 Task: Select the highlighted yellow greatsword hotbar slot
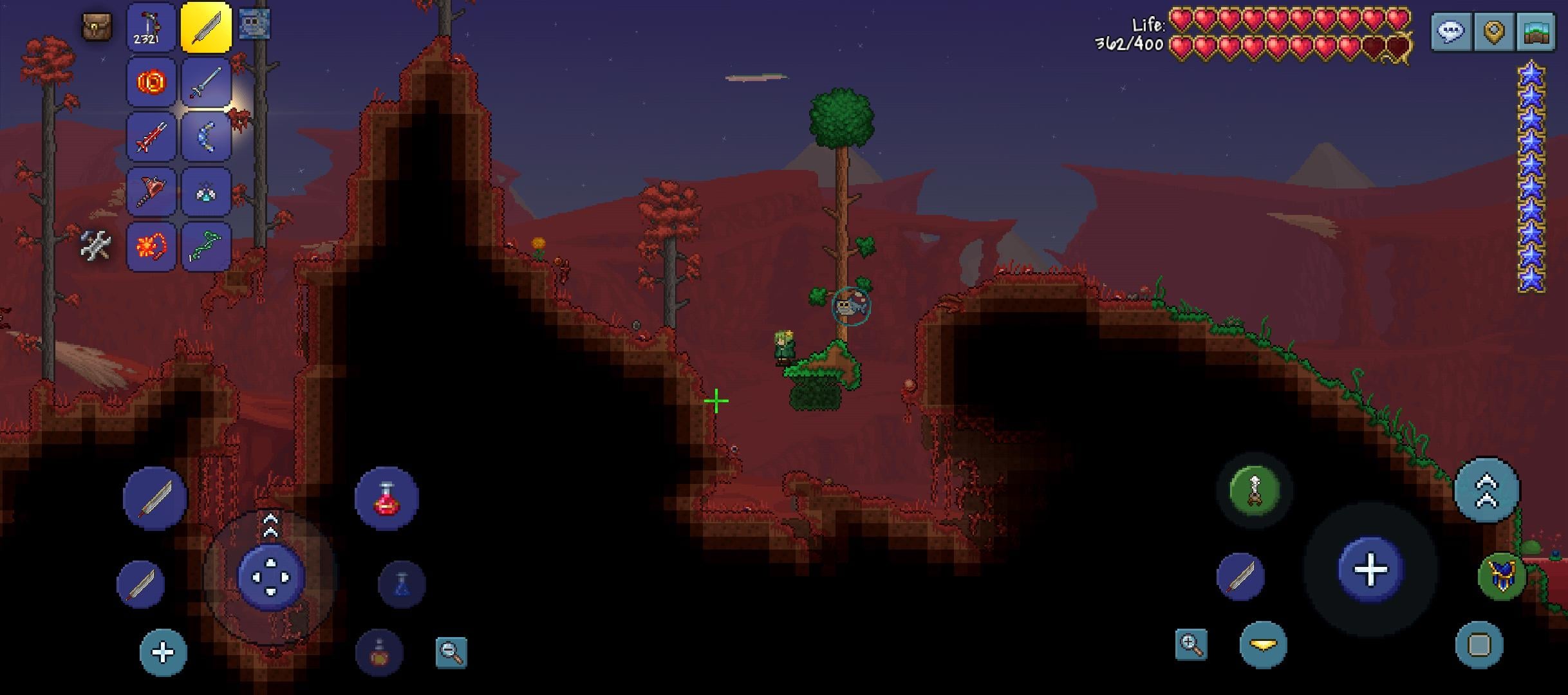206,27
